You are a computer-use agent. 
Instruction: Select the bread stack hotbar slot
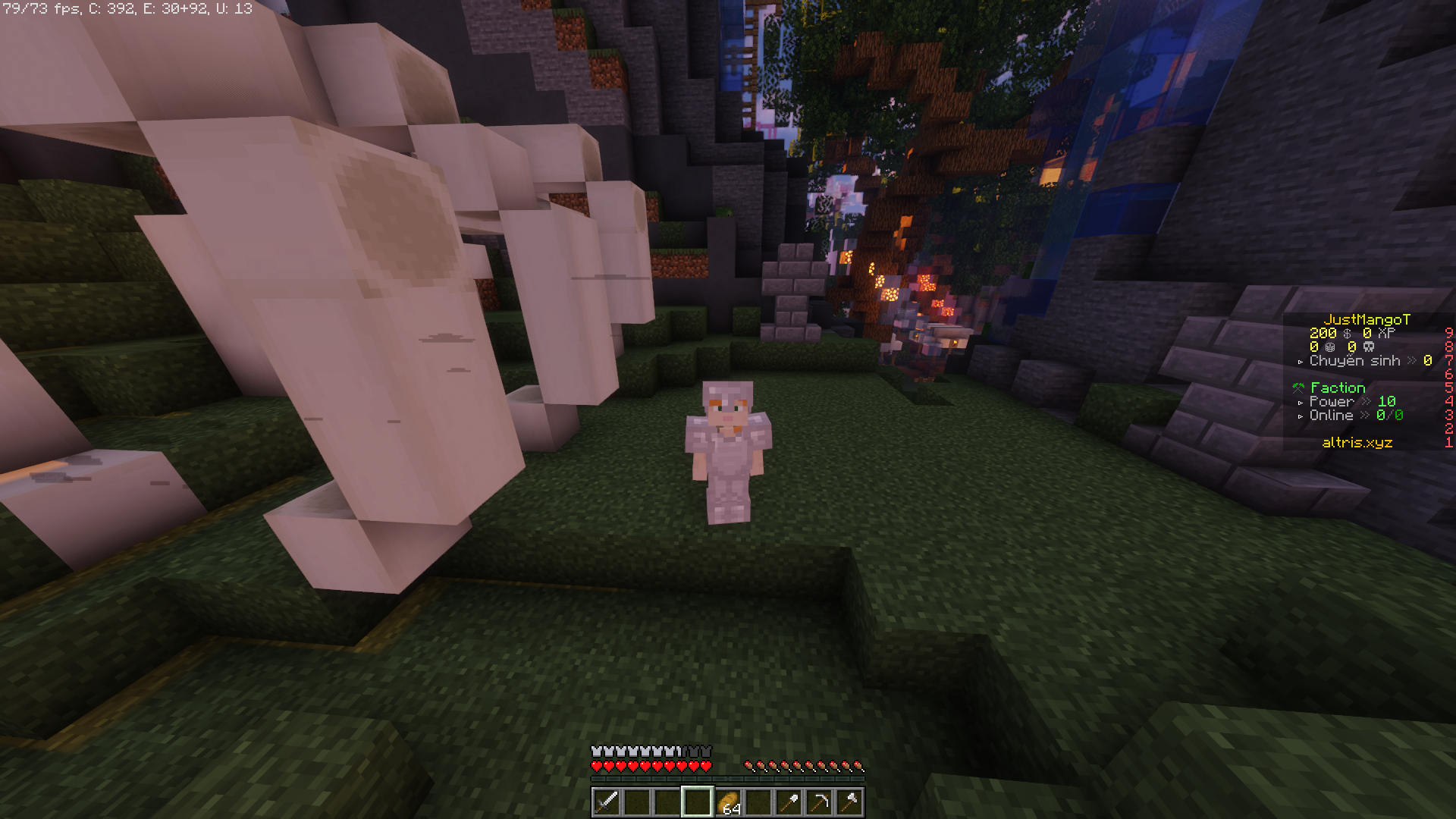coord(728,802)
